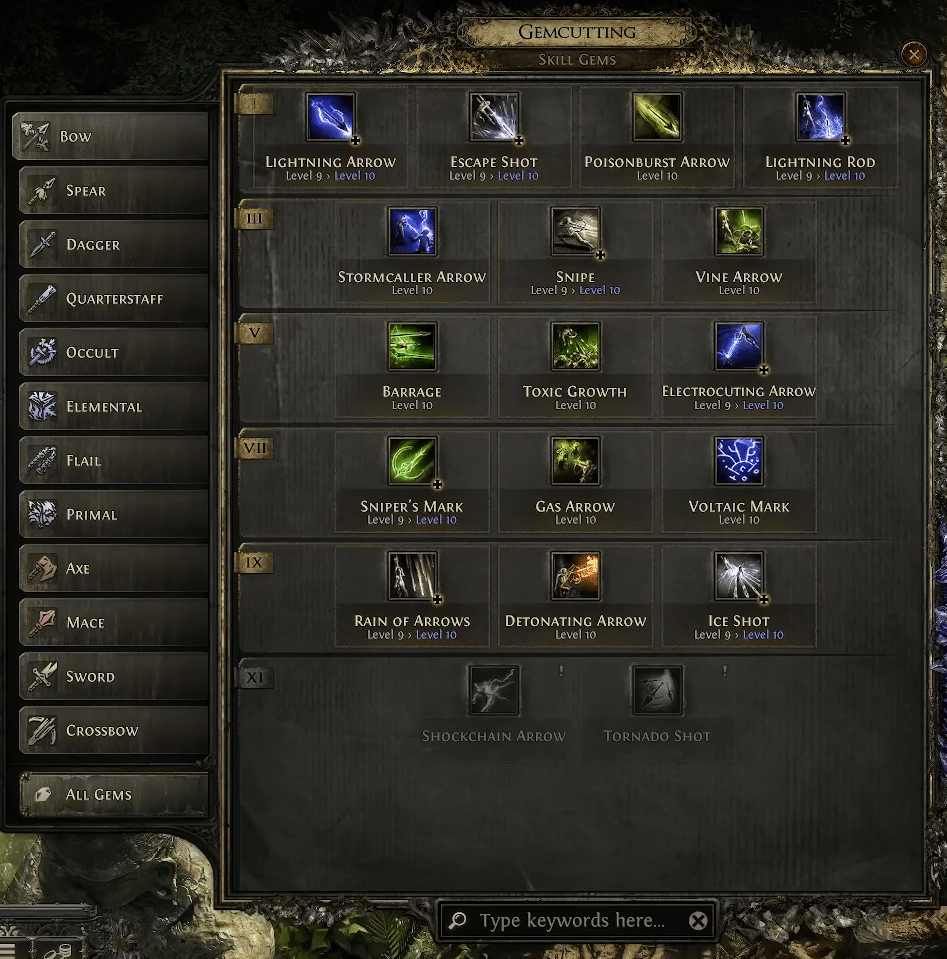Click the locked Tornado Shot gem
This screenshot has height=959, width=947.
click(657, 692)
